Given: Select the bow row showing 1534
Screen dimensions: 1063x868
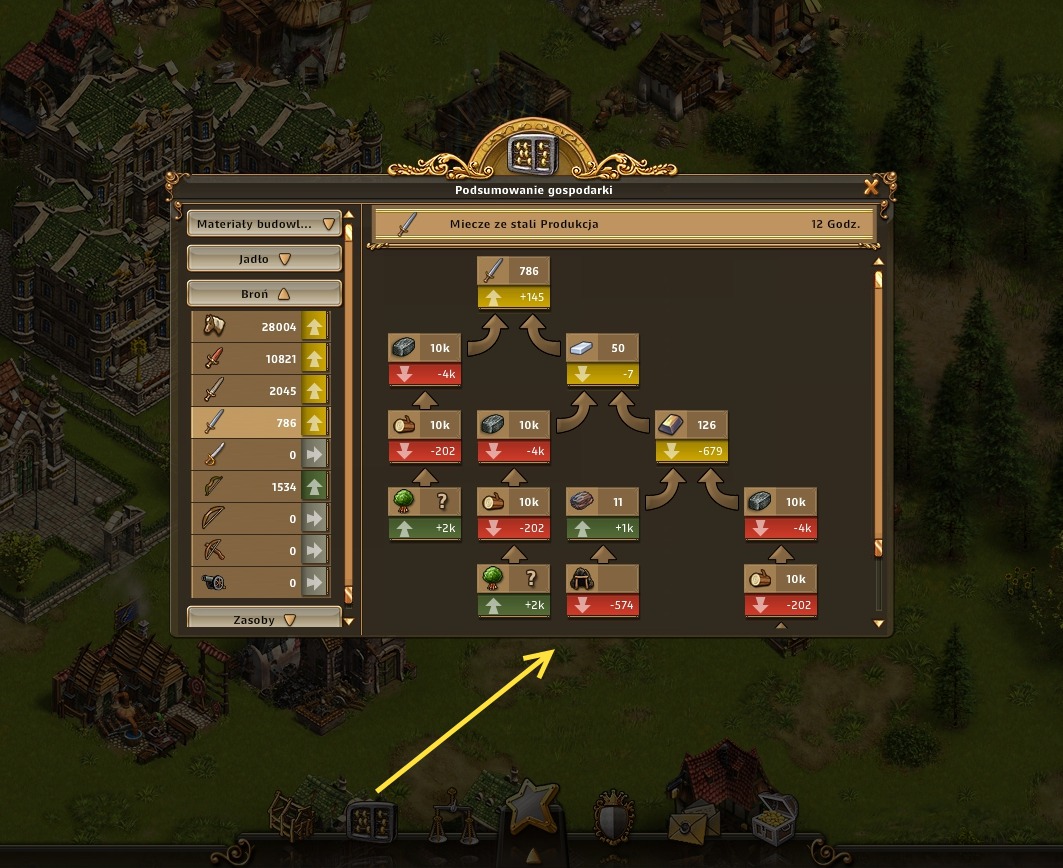Looking at the screenshot, I should [260, 487].
